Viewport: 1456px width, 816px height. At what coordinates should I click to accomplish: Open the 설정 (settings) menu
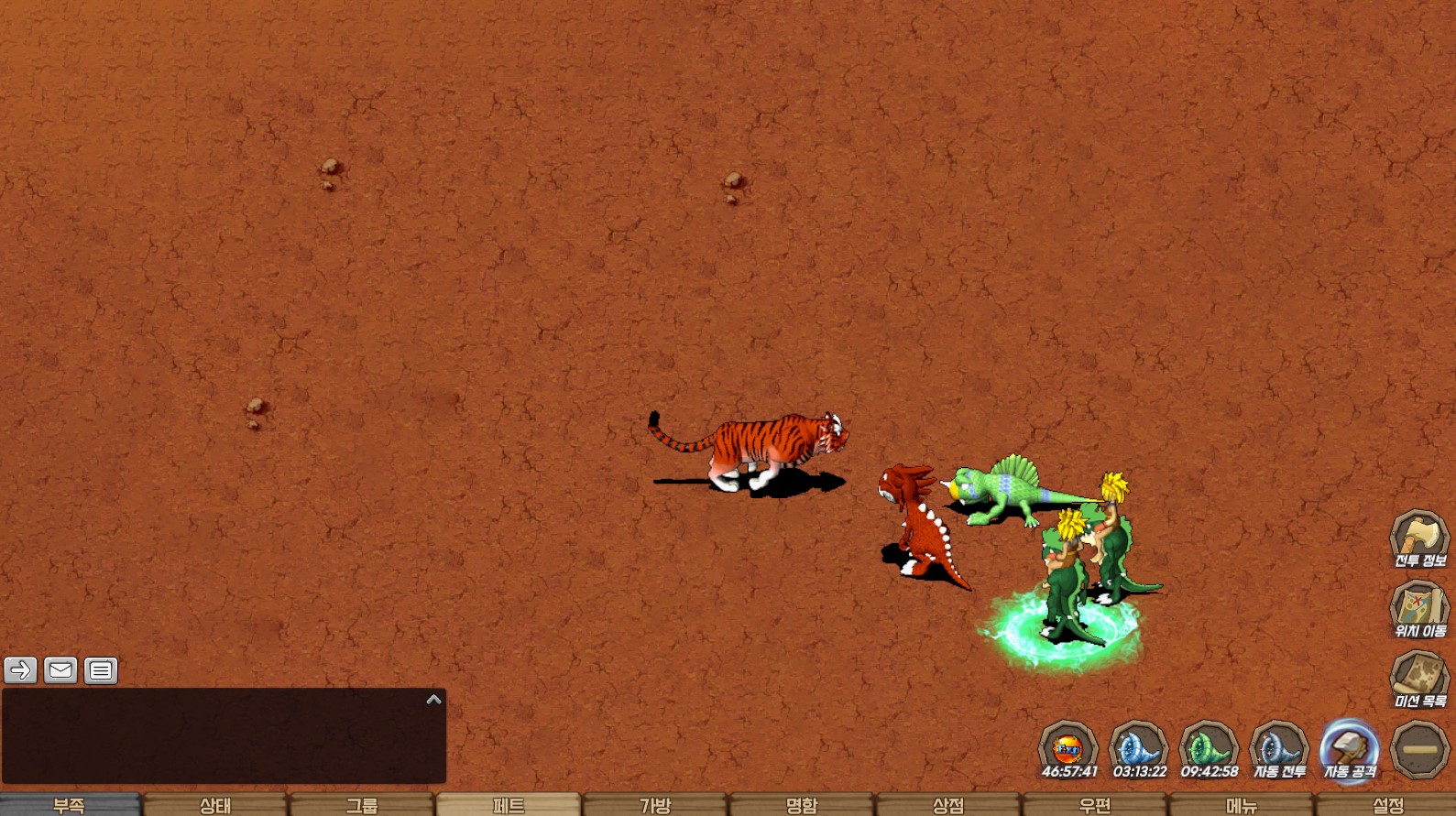[x=1387, y=805]
